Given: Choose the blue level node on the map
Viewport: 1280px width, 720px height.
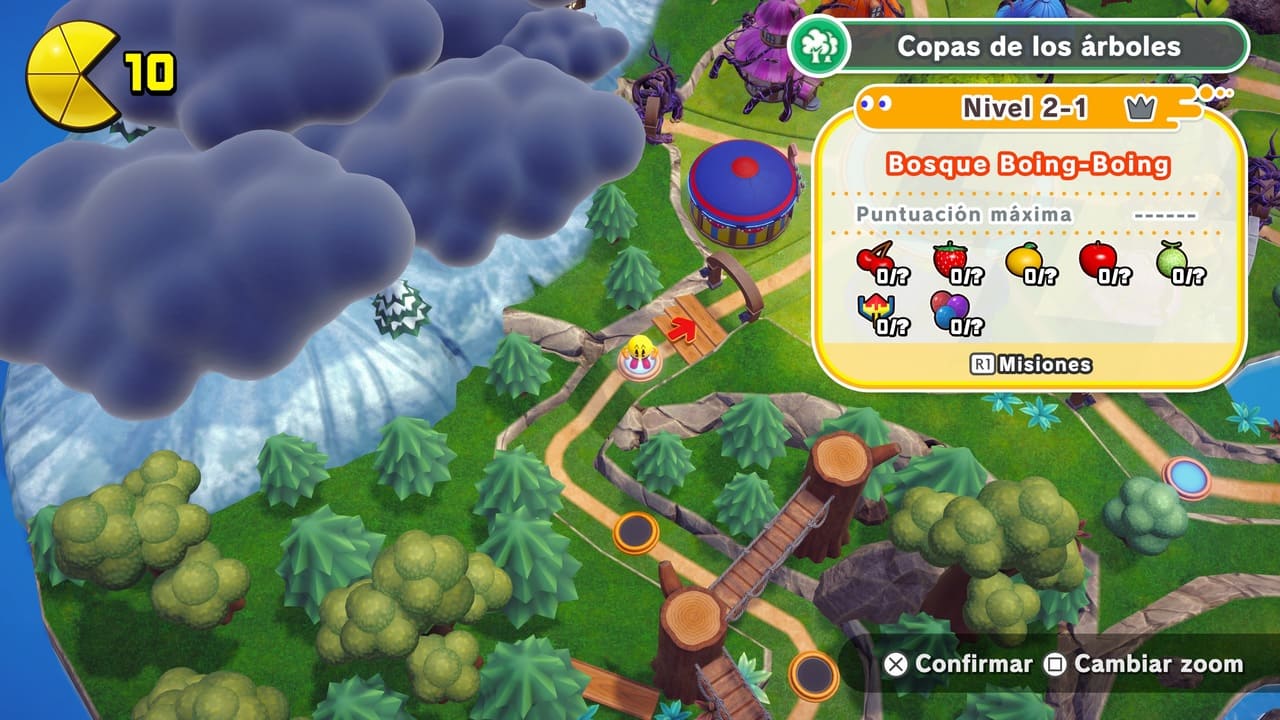Looking at the screenshot, I should (x=1187, y=477).
